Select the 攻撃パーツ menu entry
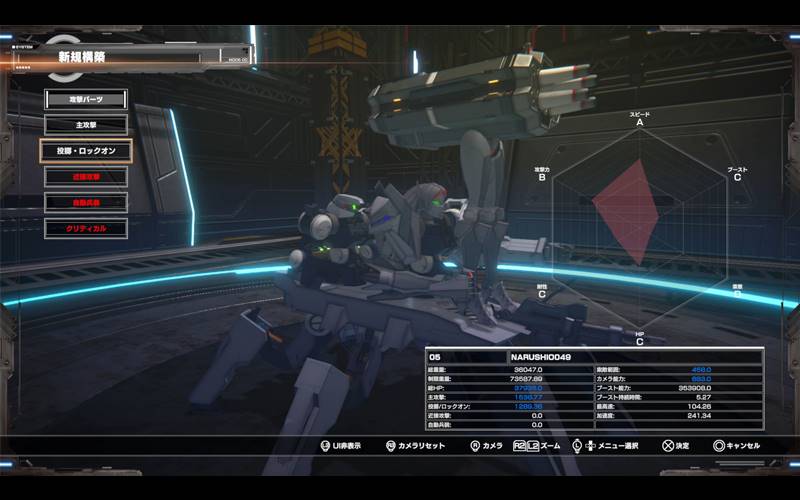 85,100
